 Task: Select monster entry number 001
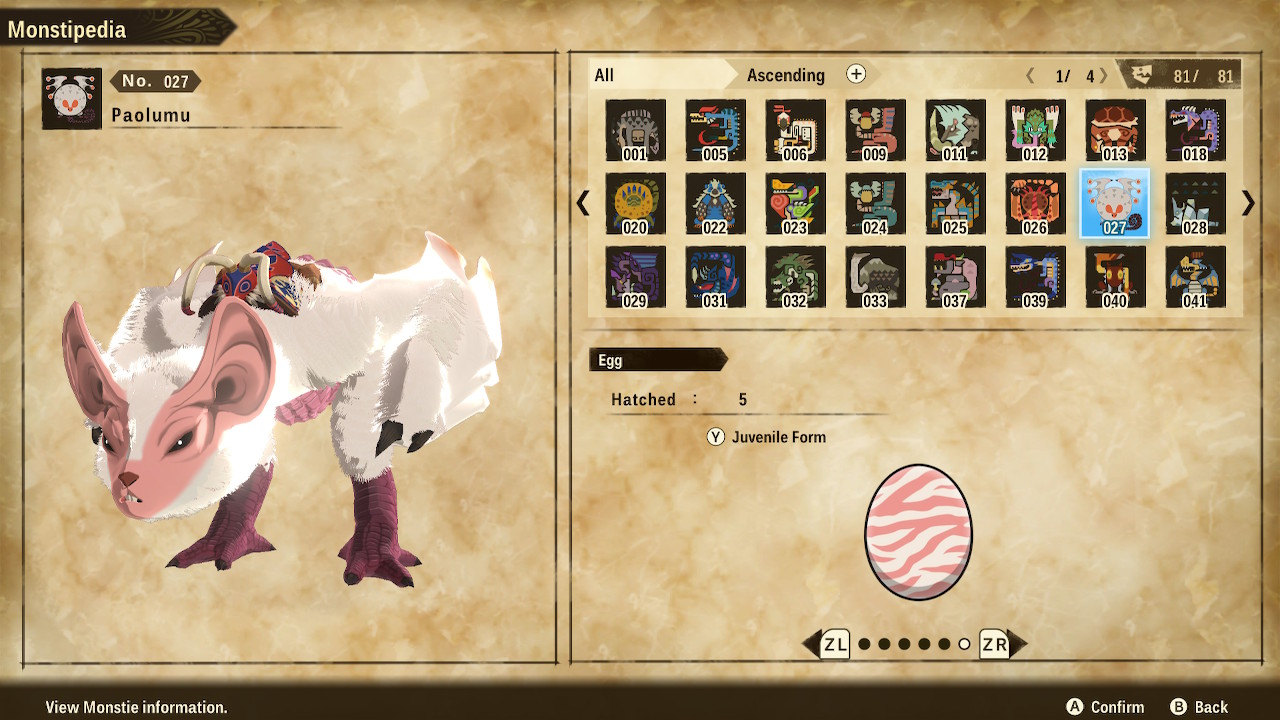click(635, 130)
